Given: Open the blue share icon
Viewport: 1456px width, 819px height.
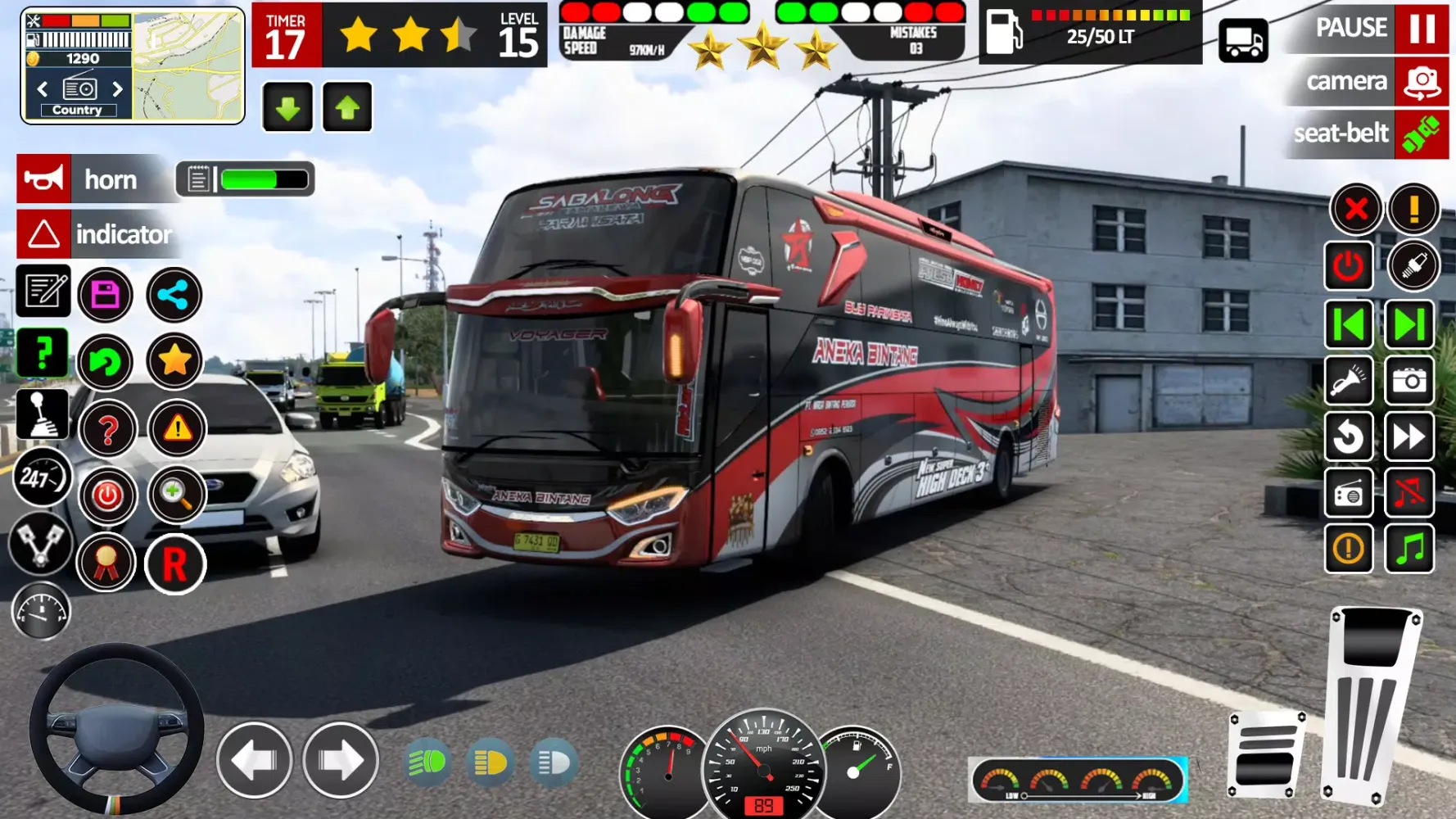Looking at the screenshot, I should (174, 295).
